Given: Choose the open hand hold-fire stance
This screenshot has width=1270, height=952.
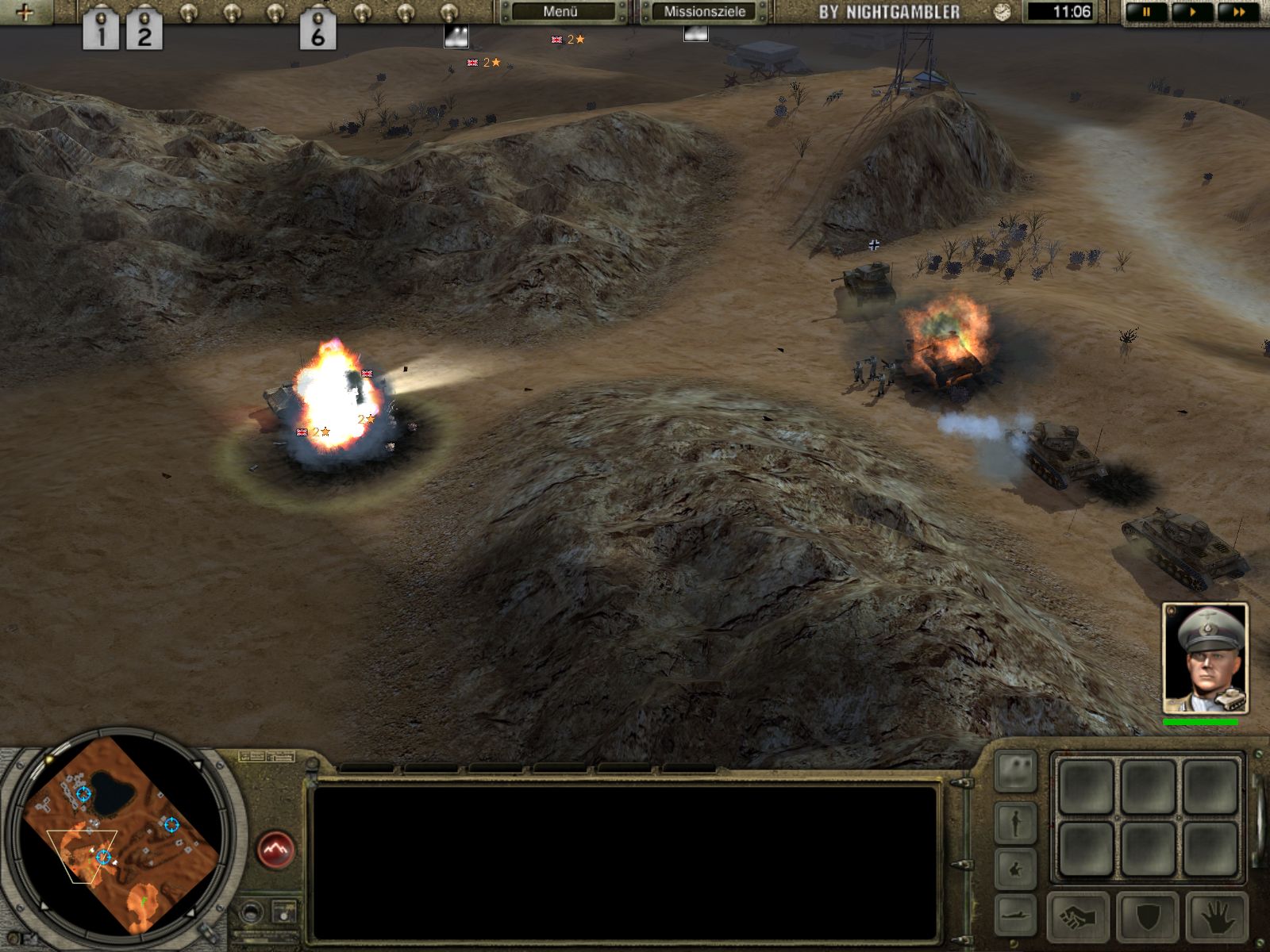Looking at the screenshot, I should 1218,918.
